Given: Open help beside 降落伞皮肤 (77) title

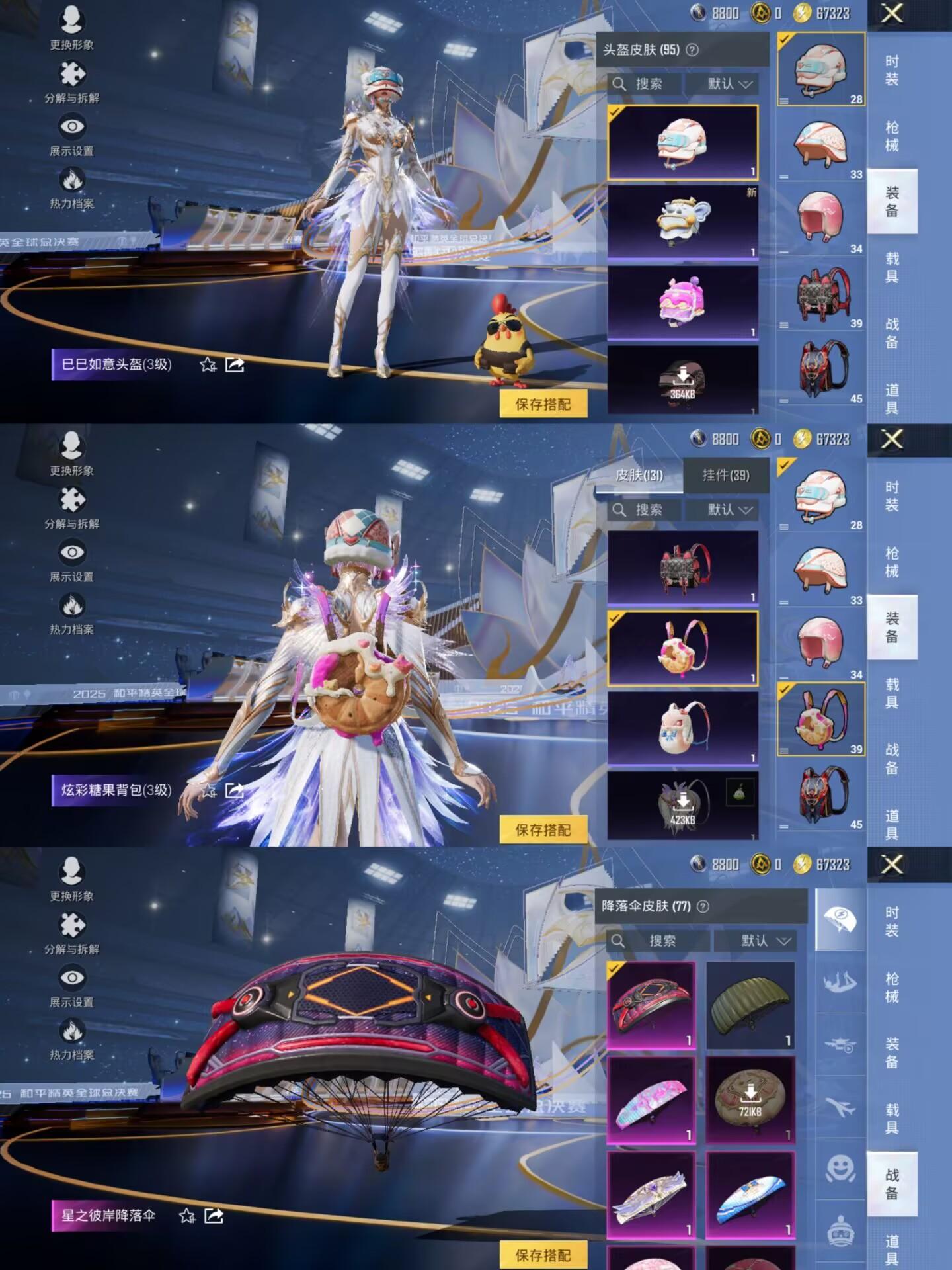Looking at the screenshot, I should (x=703, y=906).
